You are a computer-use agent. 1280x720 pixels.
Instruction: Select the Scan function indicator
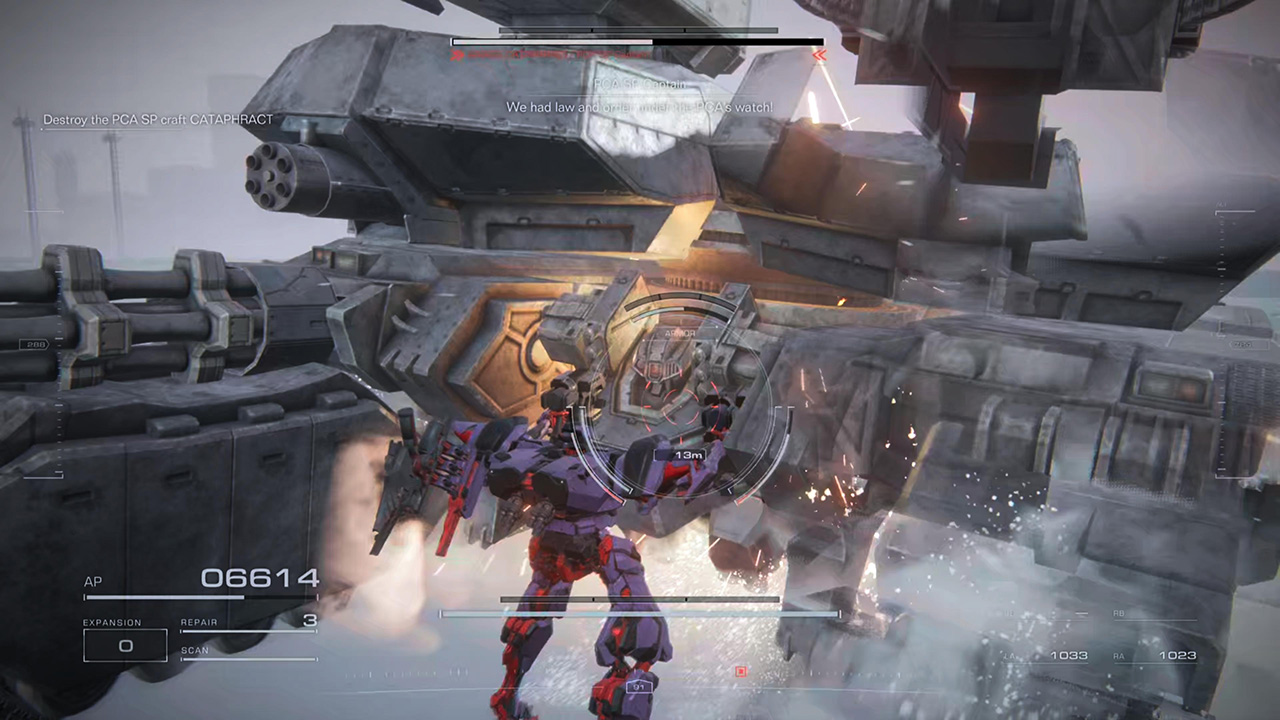coord(196,650)
